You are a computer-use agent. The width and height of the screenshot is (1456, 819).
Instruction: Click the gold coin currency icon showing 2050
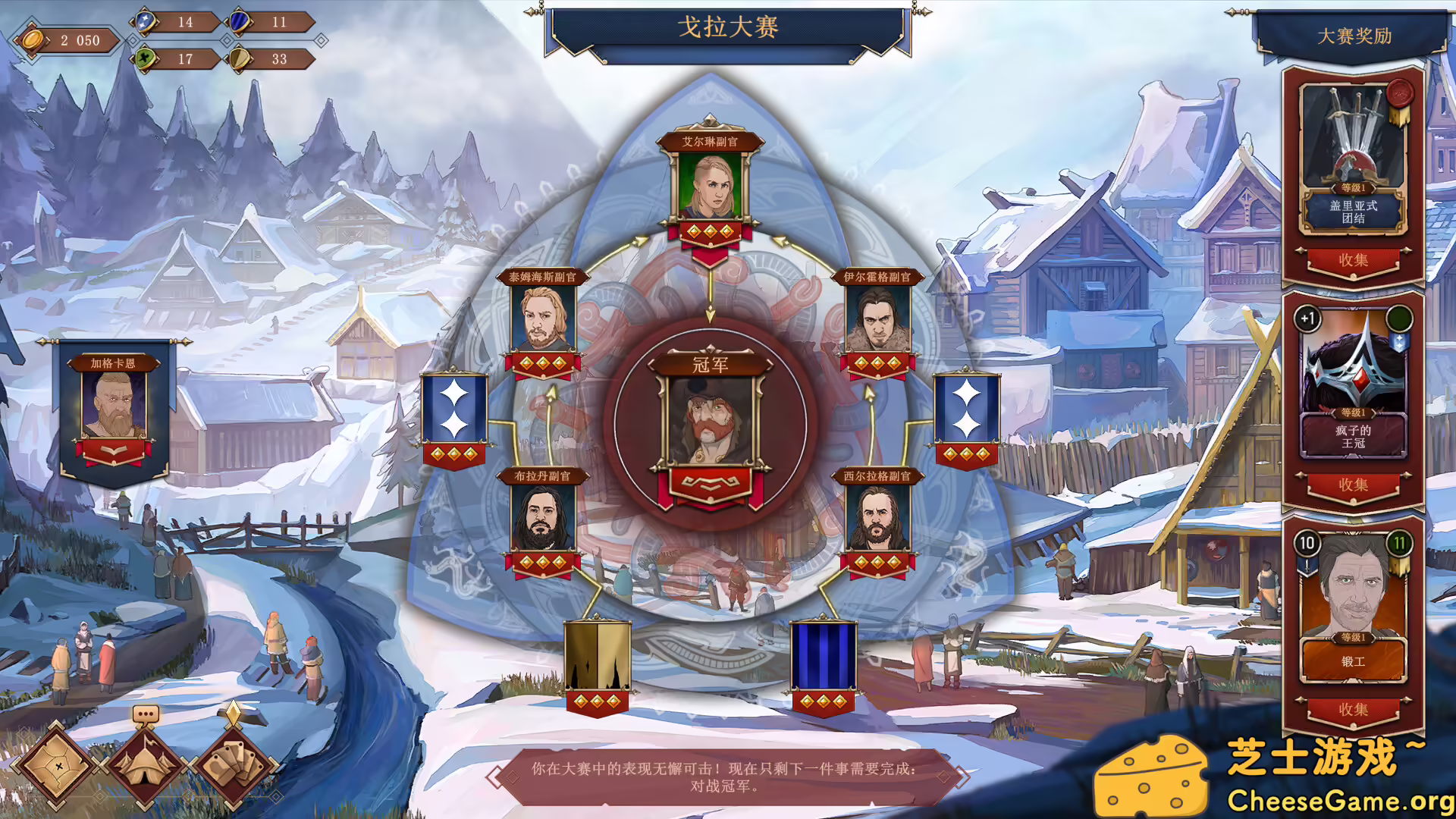32,41
